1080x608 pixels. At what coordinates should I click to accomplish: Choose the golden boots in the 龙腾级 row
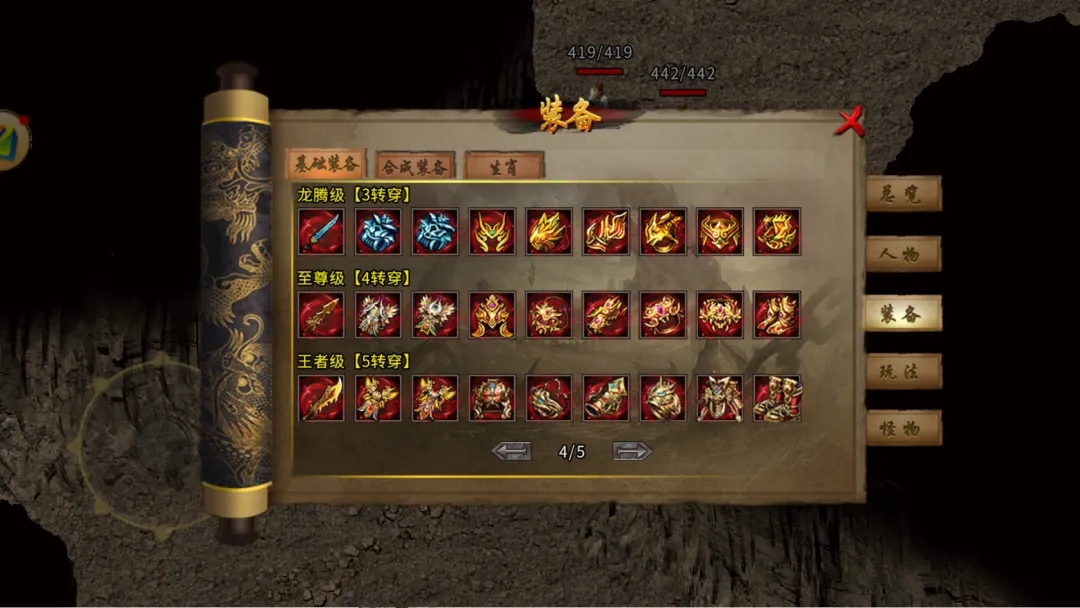(x=777, y=232)
